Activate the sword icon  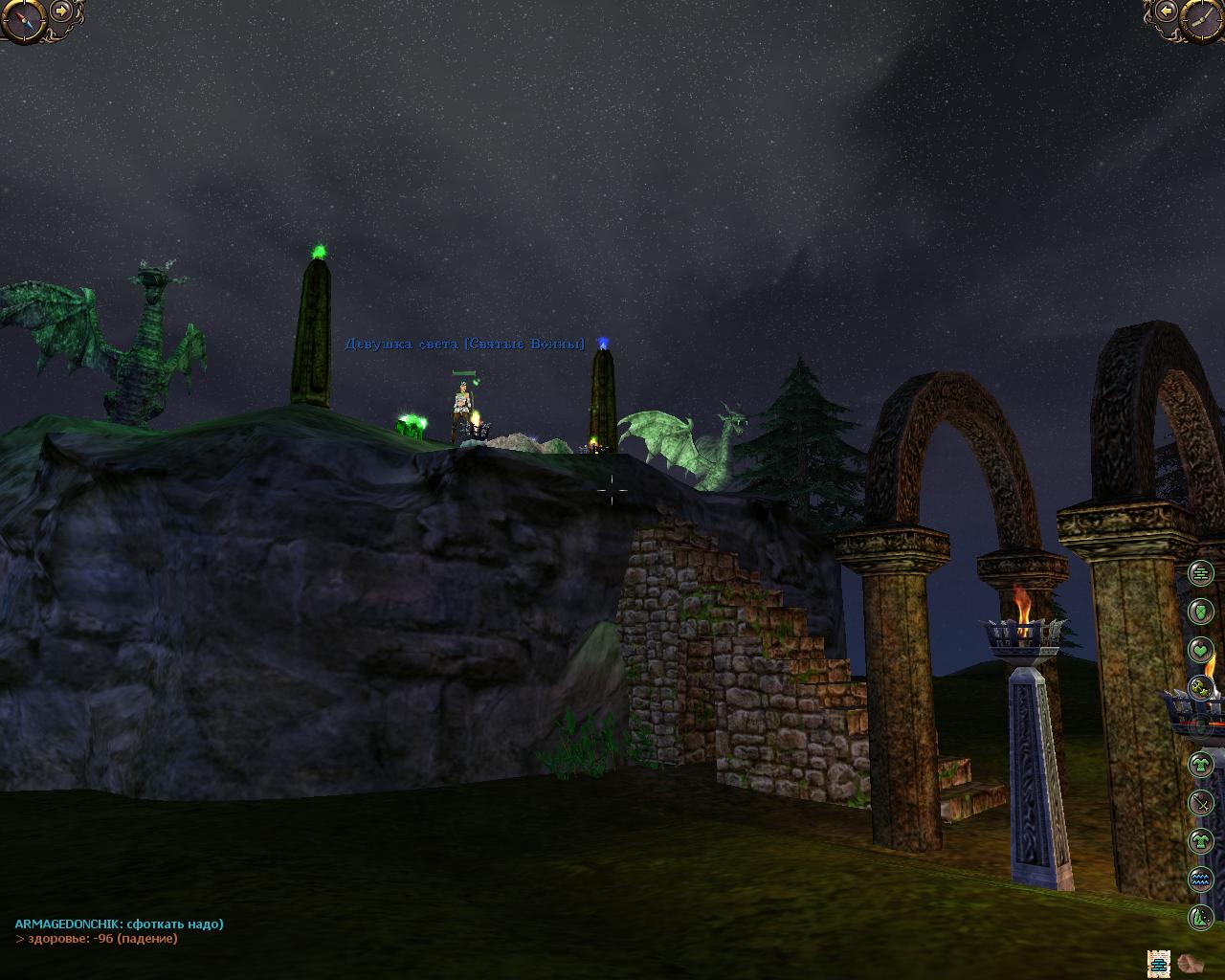coord(1200,803)
